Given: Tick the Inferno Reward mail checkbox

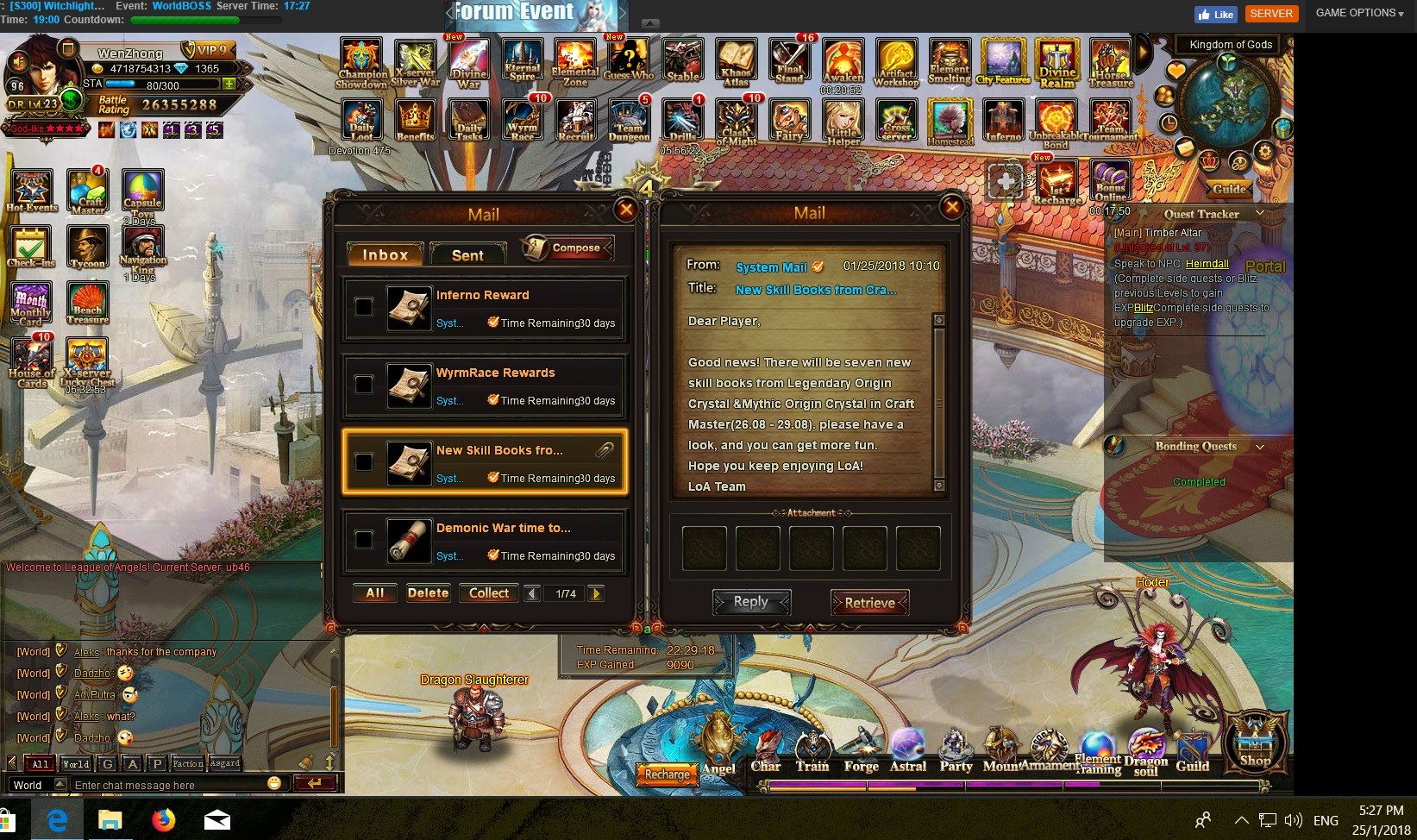Looking at the screenshot, I should (364, 307).
